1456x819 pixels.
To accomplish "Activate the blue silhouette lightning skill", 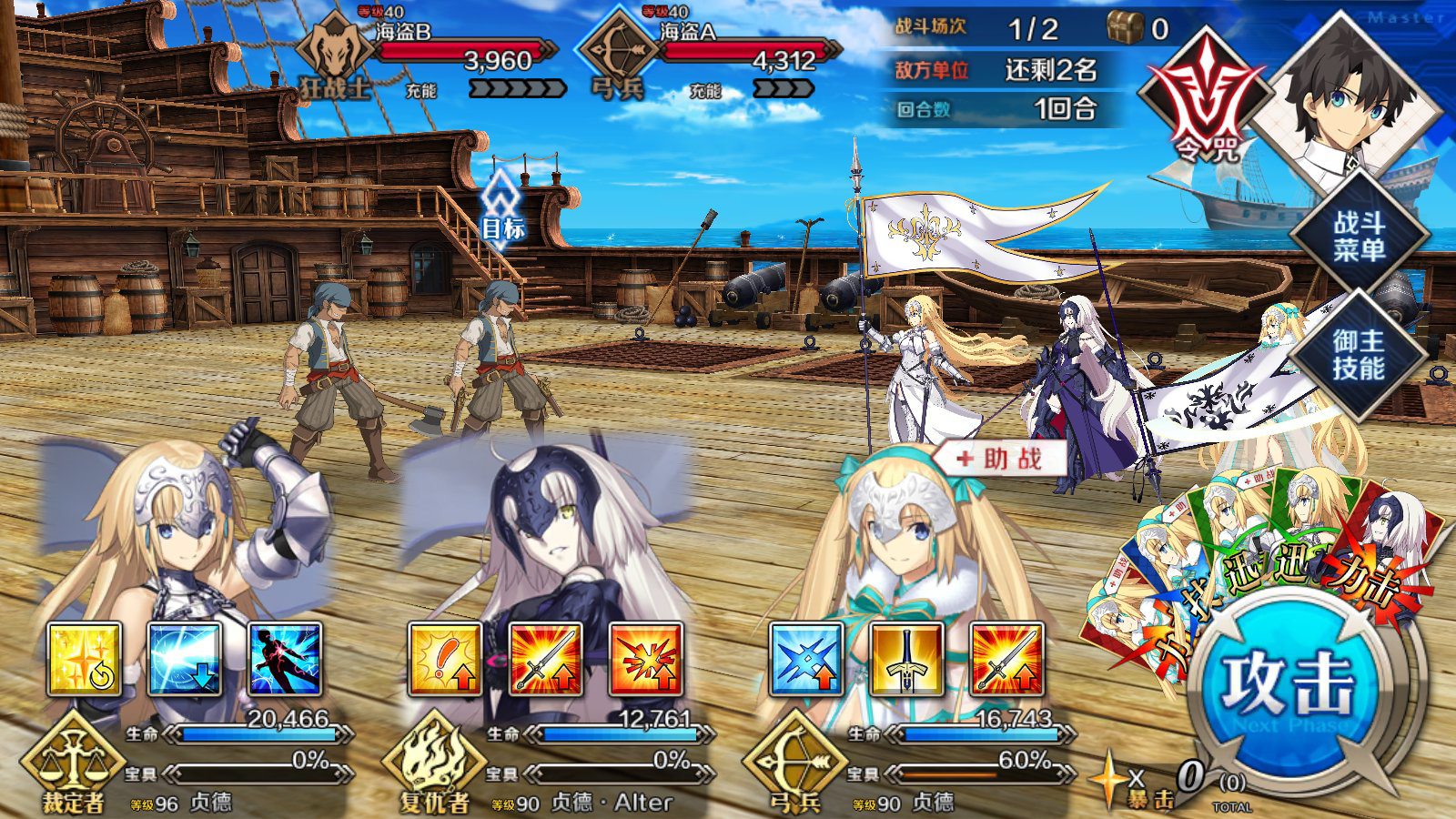I will 285,659.
